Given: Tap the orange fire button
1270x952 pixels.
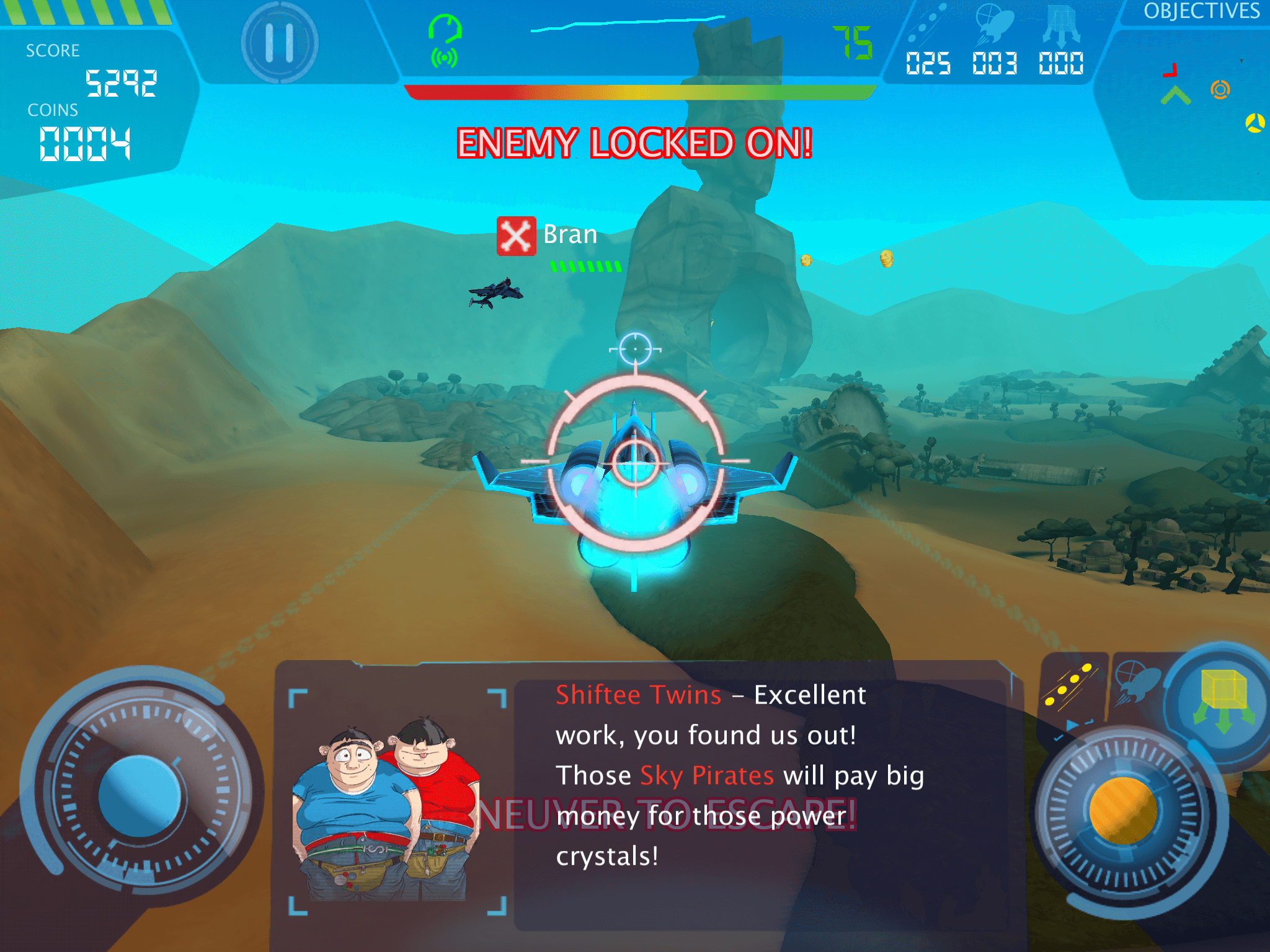Looking at the screenshot, I should 1123,811.
